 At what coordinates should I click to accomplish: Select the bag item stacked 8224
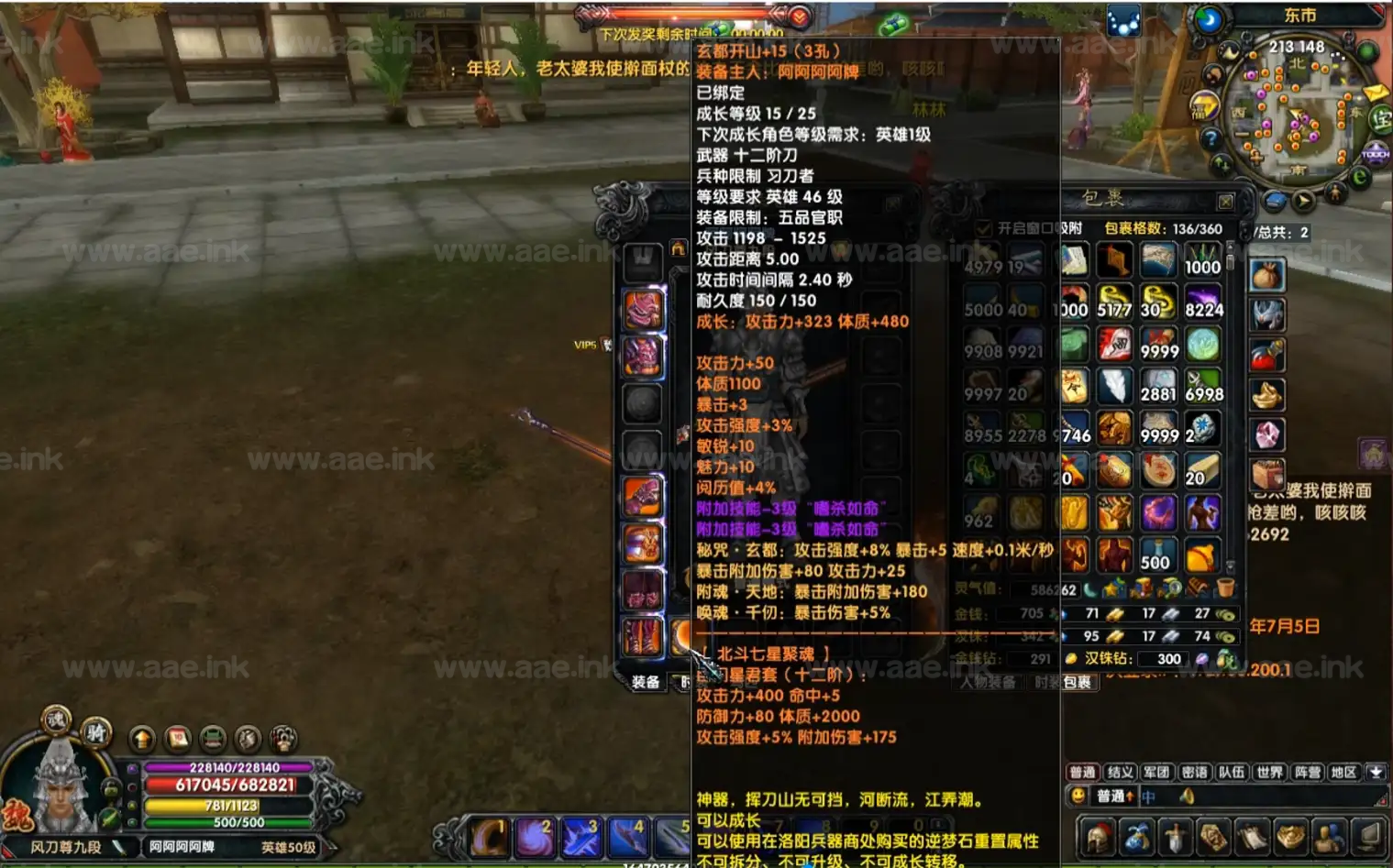(x=1202, y=302)
